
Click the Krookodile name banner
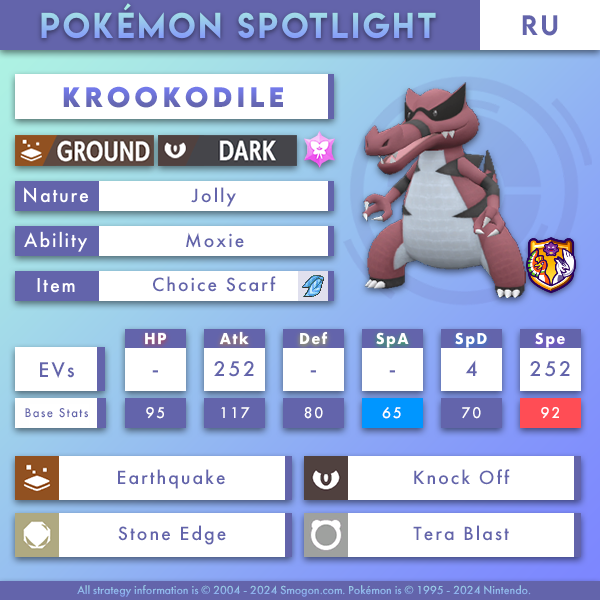(172, 98)
